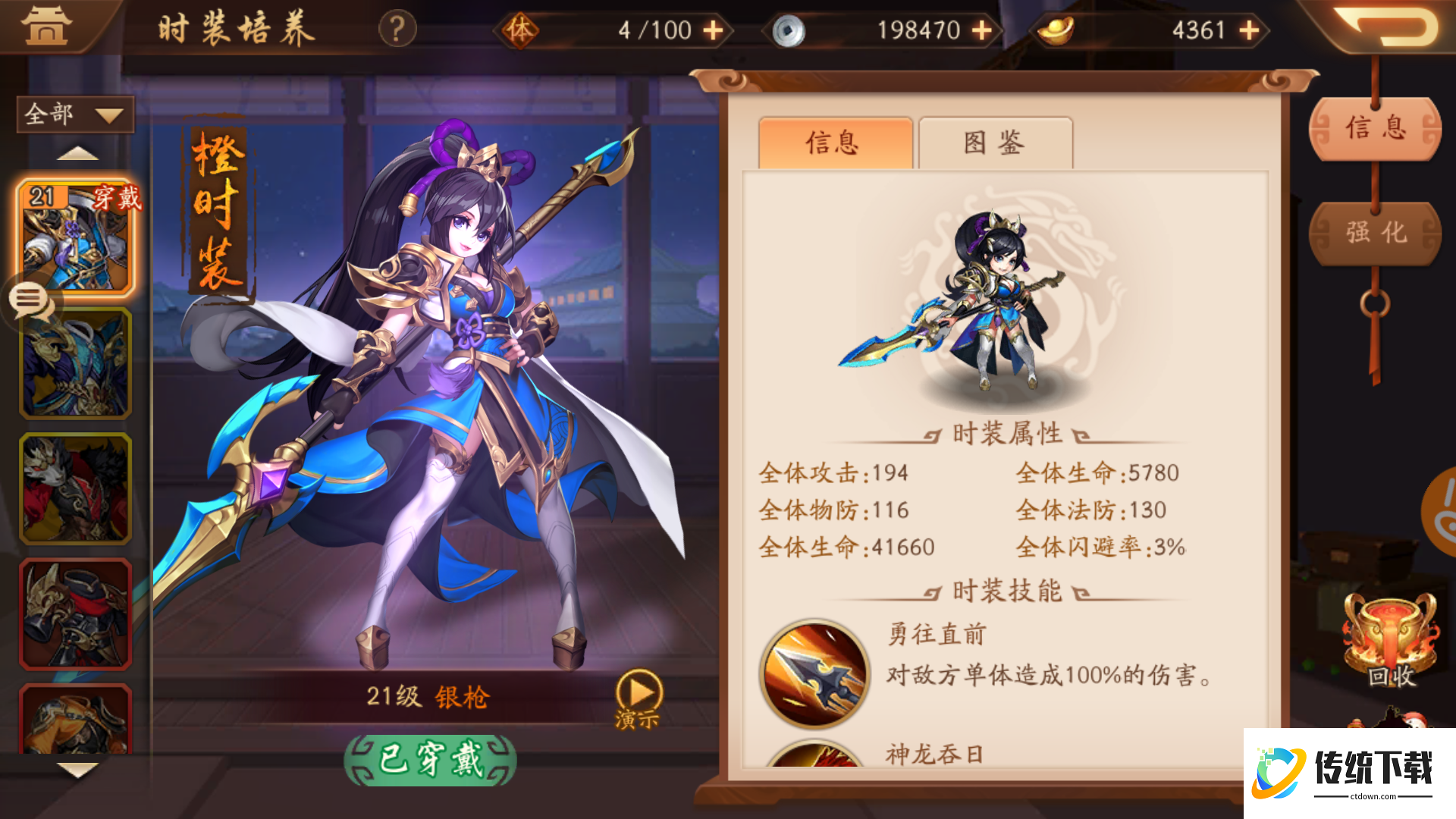Image resolution: width=1456 pixels, height=819 pixels.
Task: Open the home icon top-left
Action: (47, 27)
